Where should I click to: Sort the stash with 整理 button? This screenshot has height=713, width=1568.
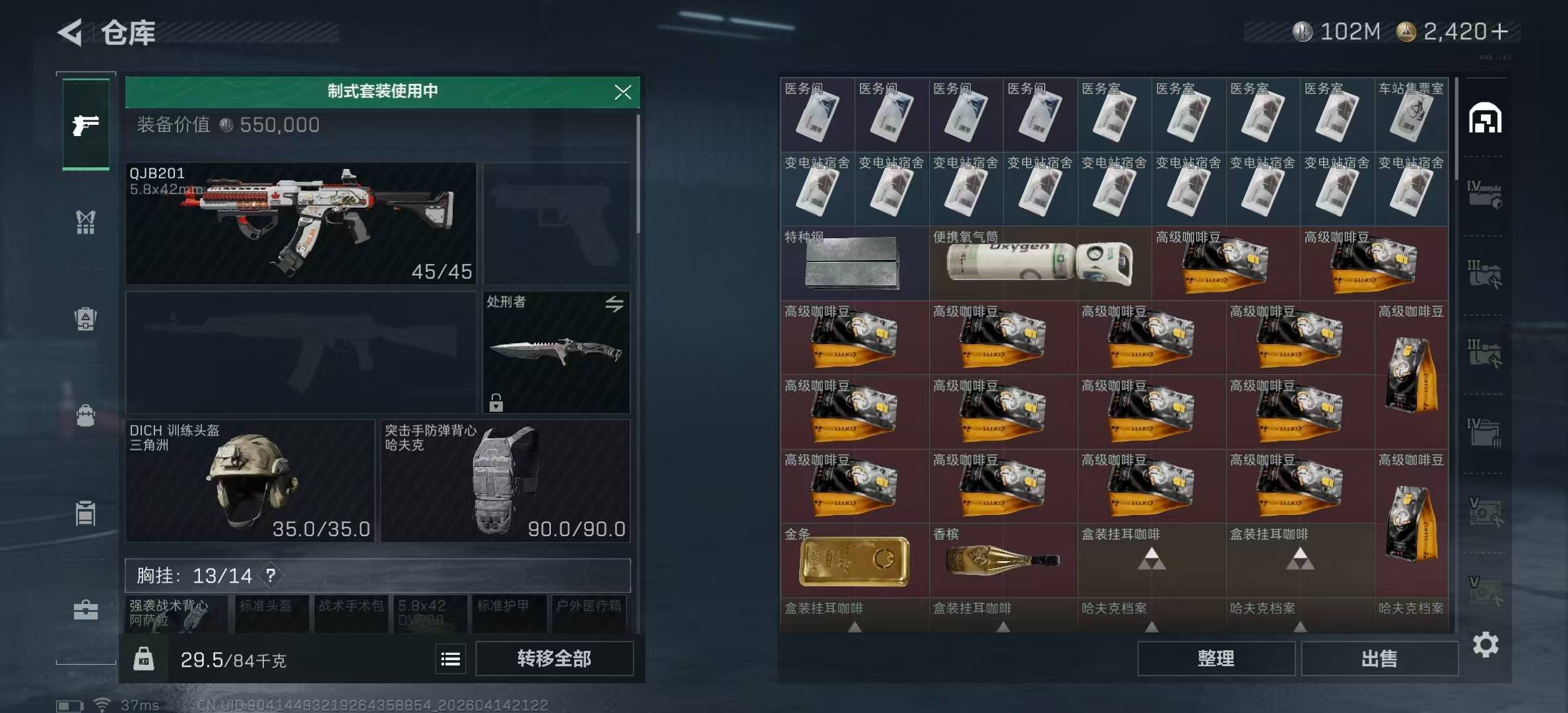(x=1216, y=658)
